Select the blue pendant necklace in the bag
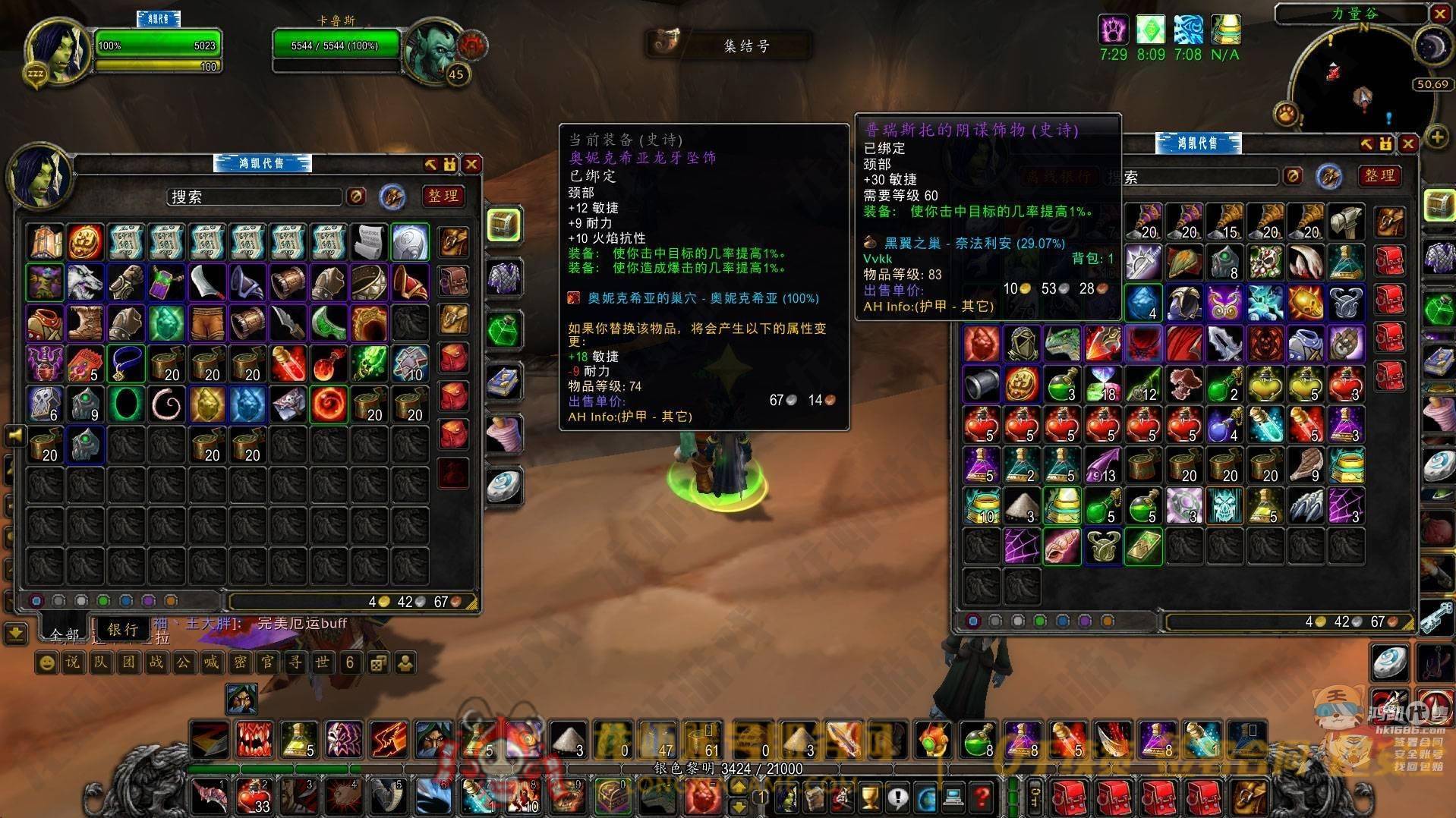 click(x=125, y=363)
